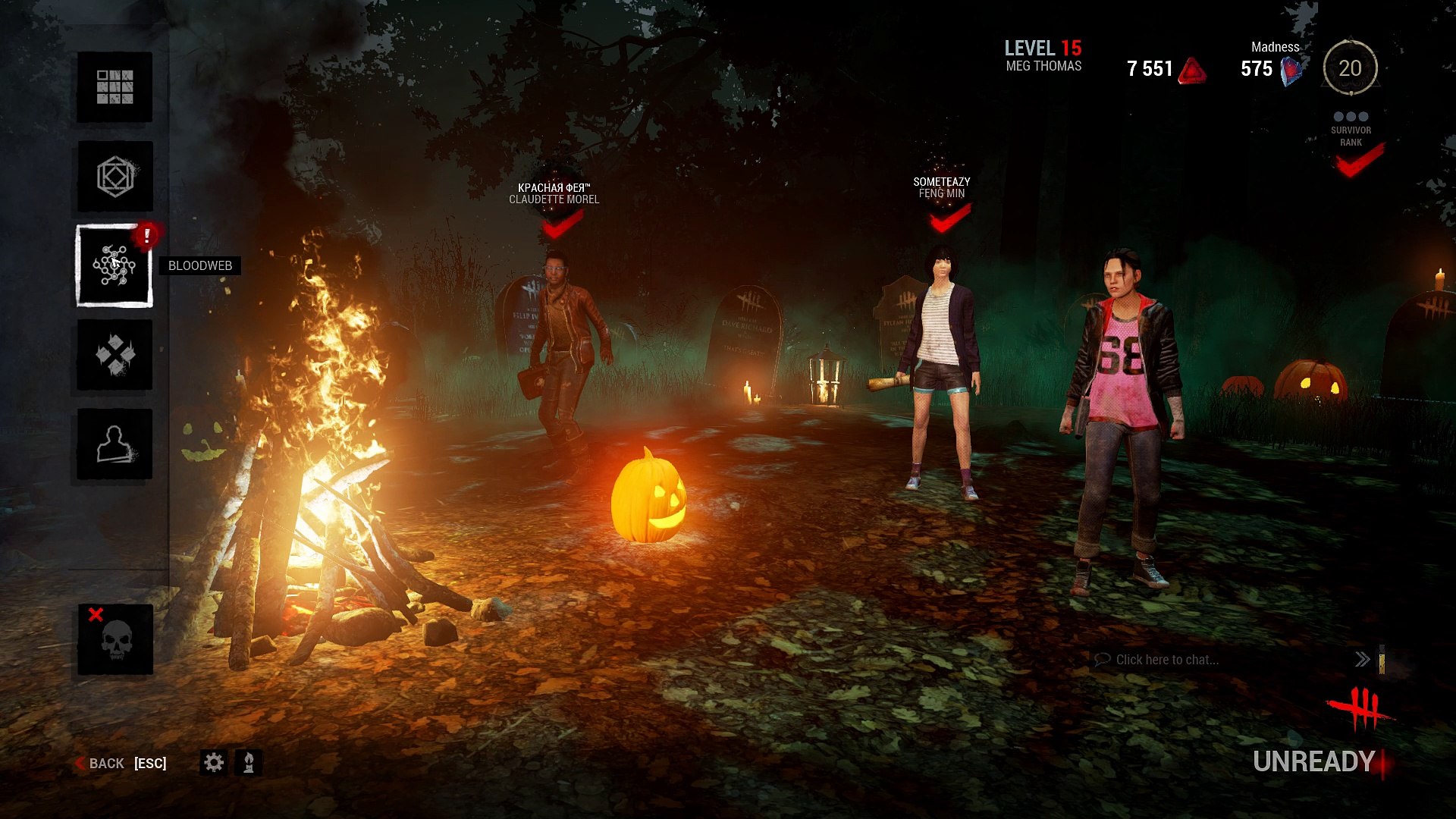Expand the chat with double-arrow icon
Viewport: 1456px width, 819px height.
[x=1362, y=660]
